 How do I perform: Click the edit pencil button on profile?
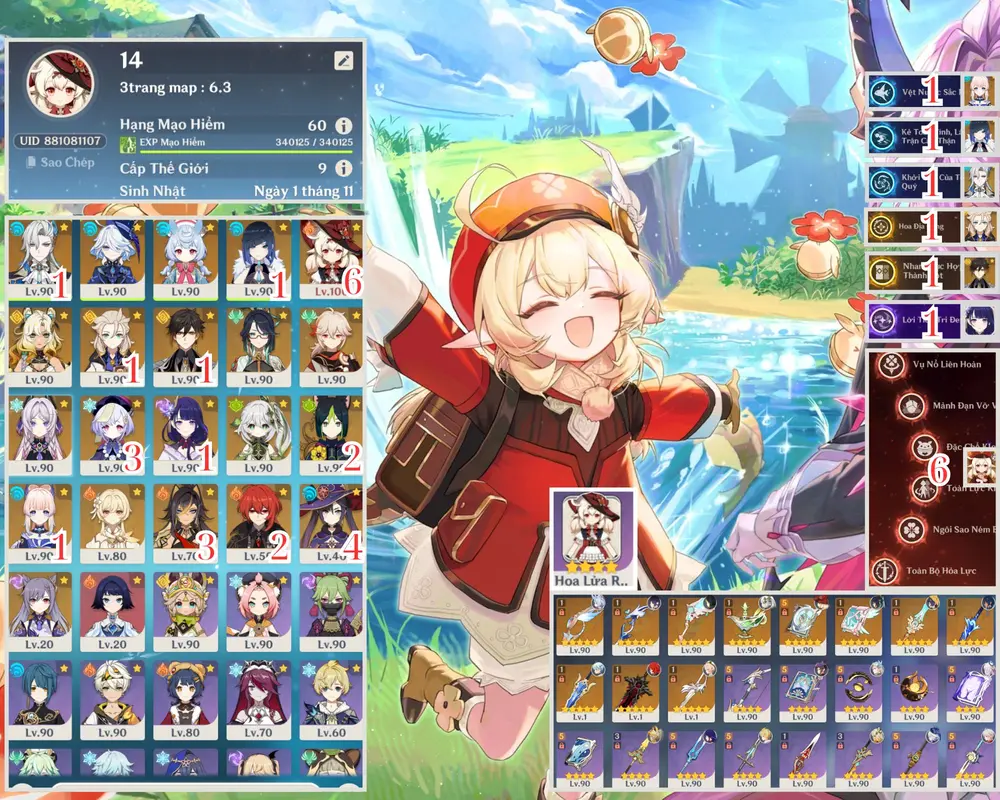point(344,60)
